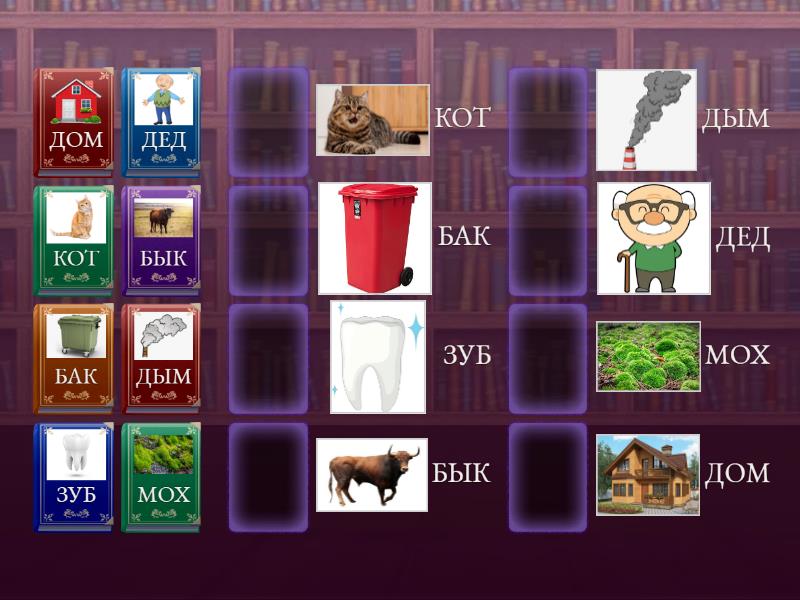Pick the БАК book card
Image resolution: width=800 pixels, height=600 pixels.
pyautogui.click(x=74, y=358)
